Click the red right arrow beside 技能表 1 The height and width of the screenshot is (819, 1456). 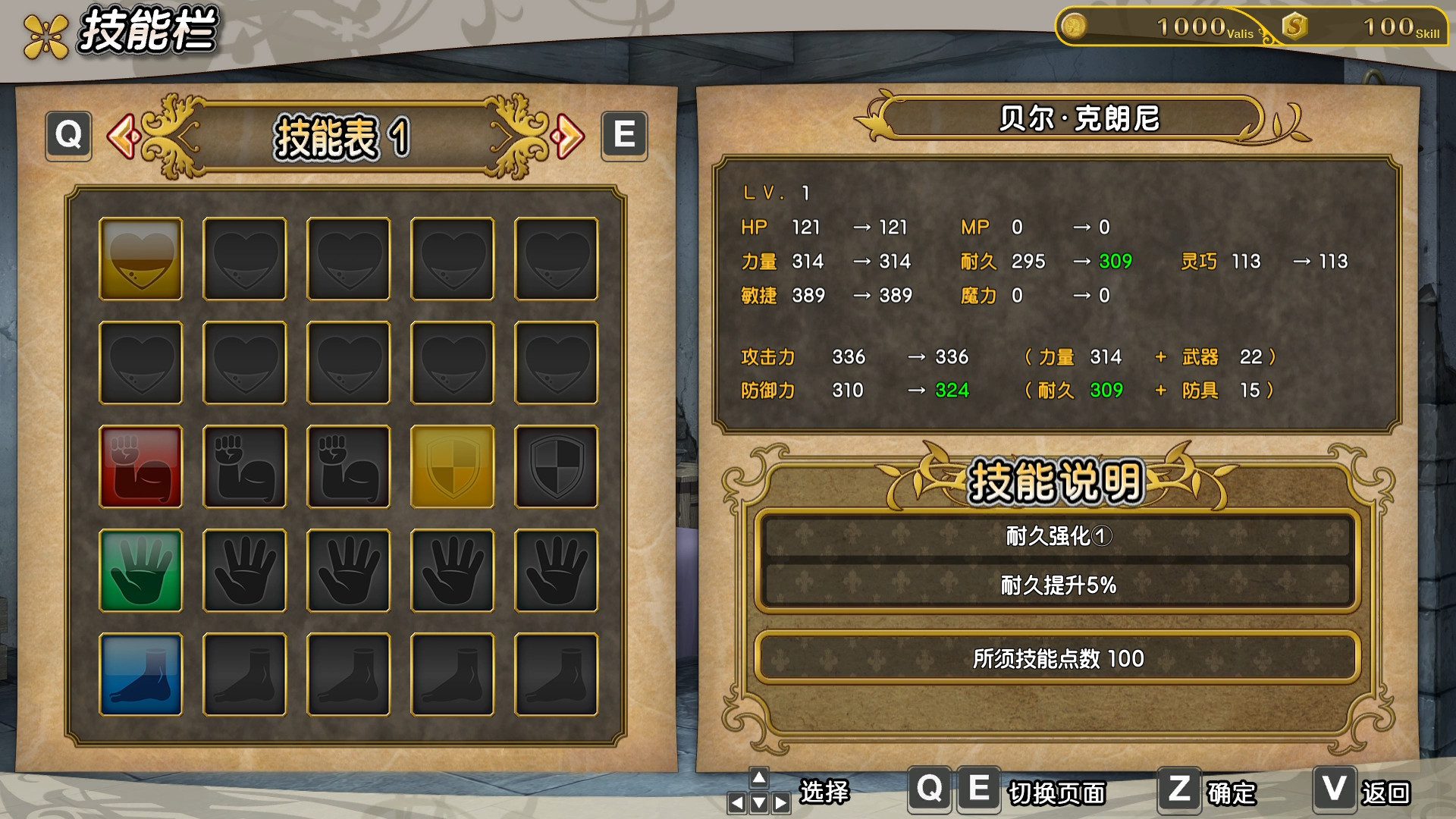pyautogui.click(x=569, y=136)
